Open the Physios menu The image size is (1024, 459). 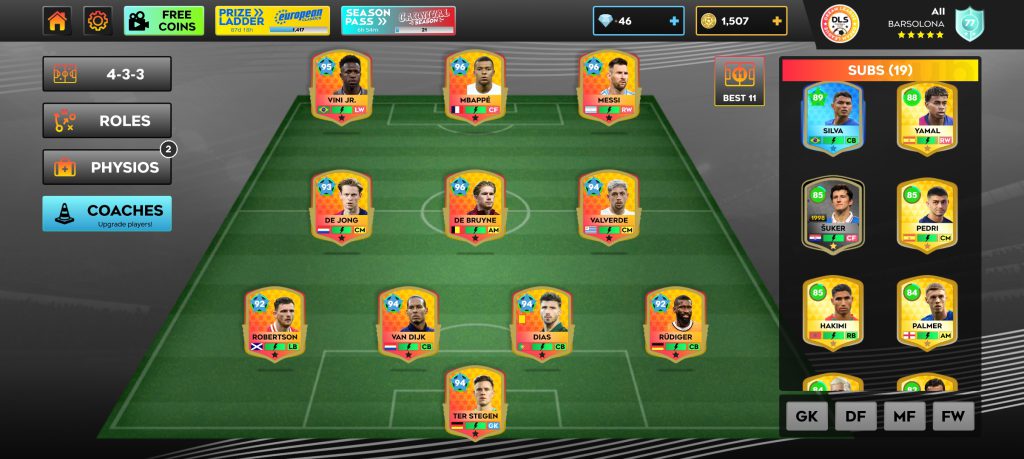[107, 167]
